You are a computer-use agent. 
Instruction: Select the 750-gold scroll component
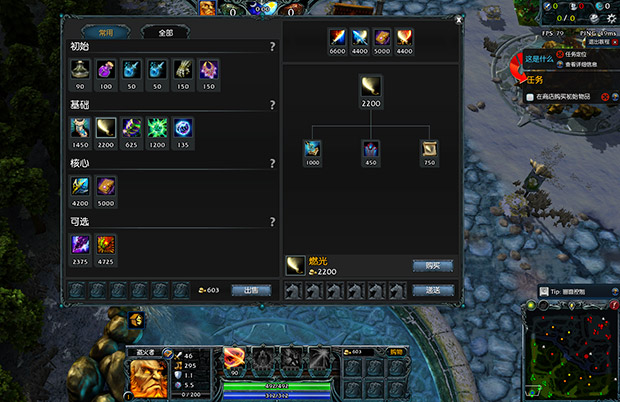pyautogui.click(x=428, y=150)
